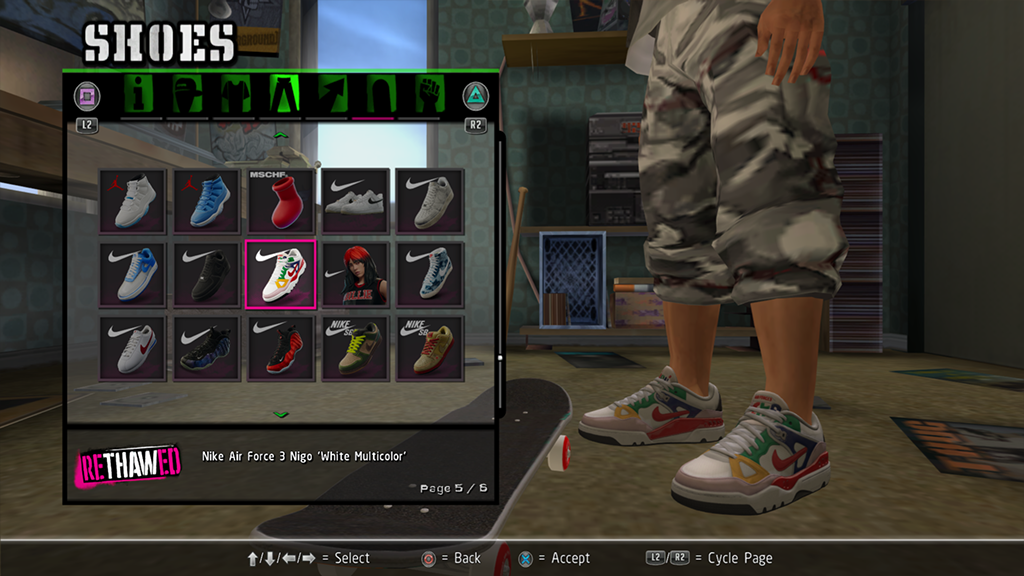Screen dimensions: 1024x576
Task: Pick the MSCHF big red boot
Action: tap(281, 201)
